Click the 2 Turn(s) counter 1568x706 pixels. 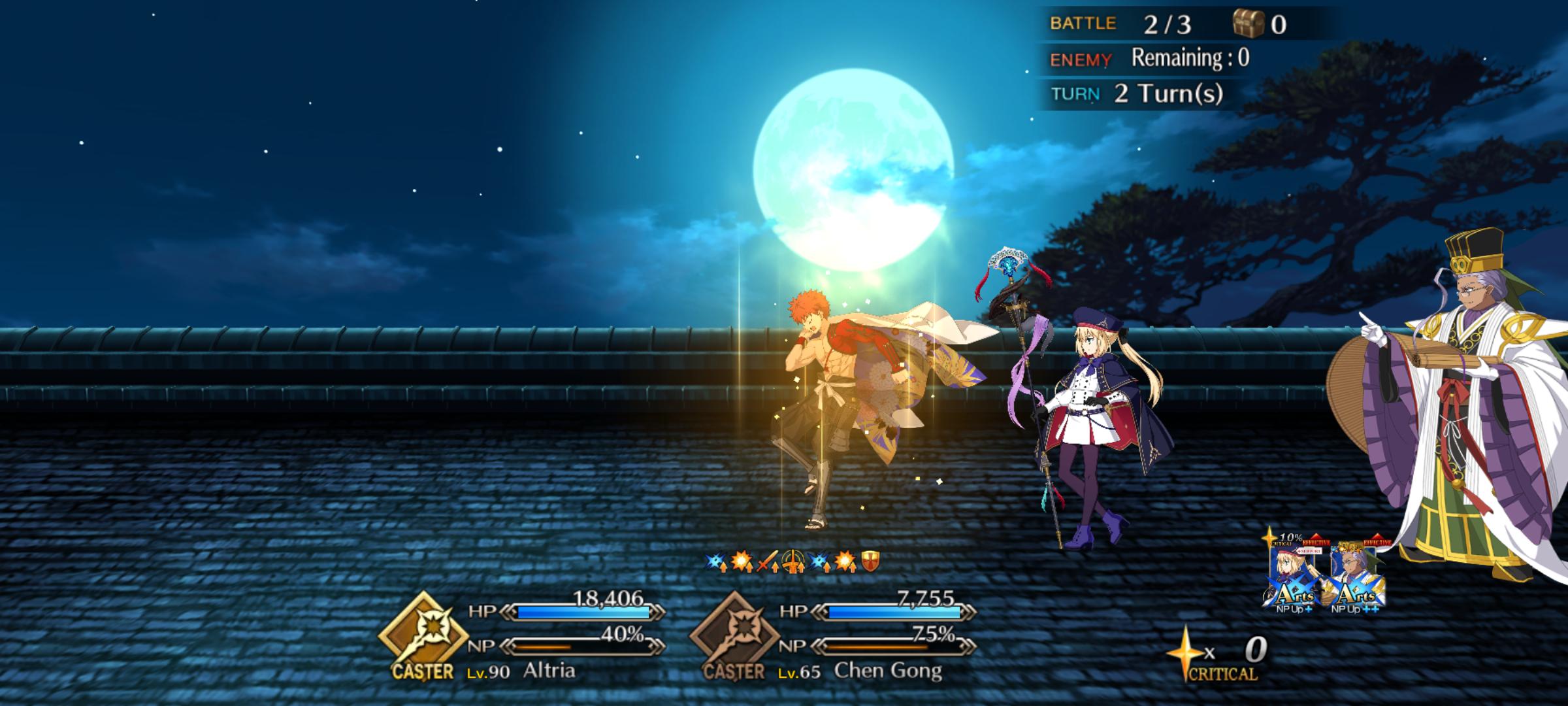coord(1169,93)
